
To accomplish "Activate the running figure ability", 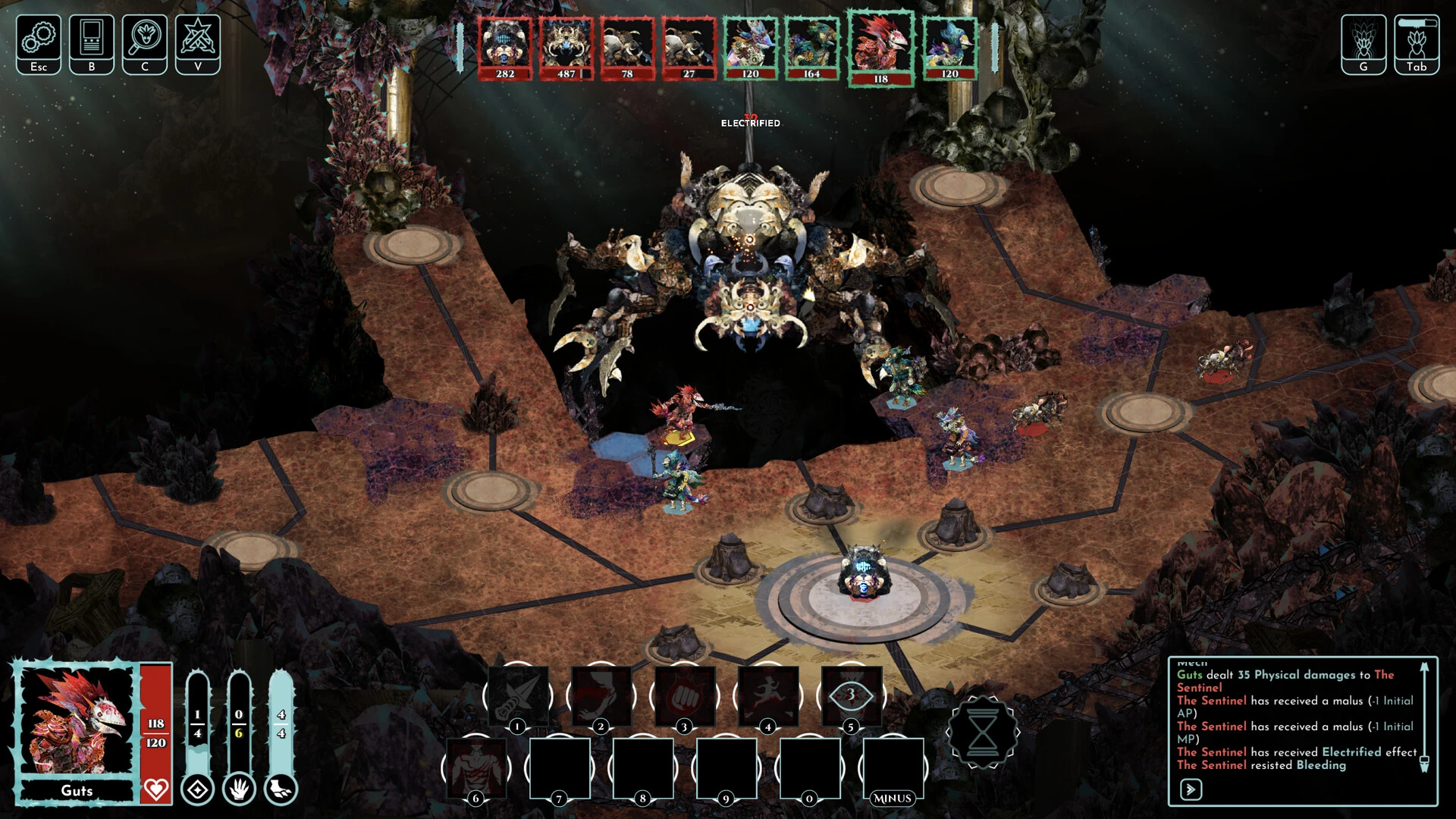I will [x=767, y=695].
